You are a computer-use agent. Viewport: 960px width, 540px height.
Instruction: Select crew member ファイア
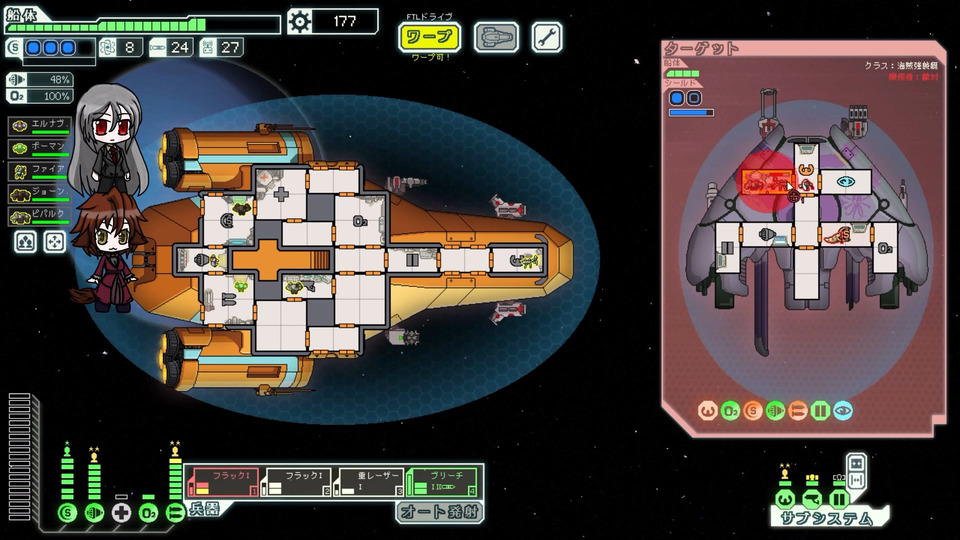40,169
